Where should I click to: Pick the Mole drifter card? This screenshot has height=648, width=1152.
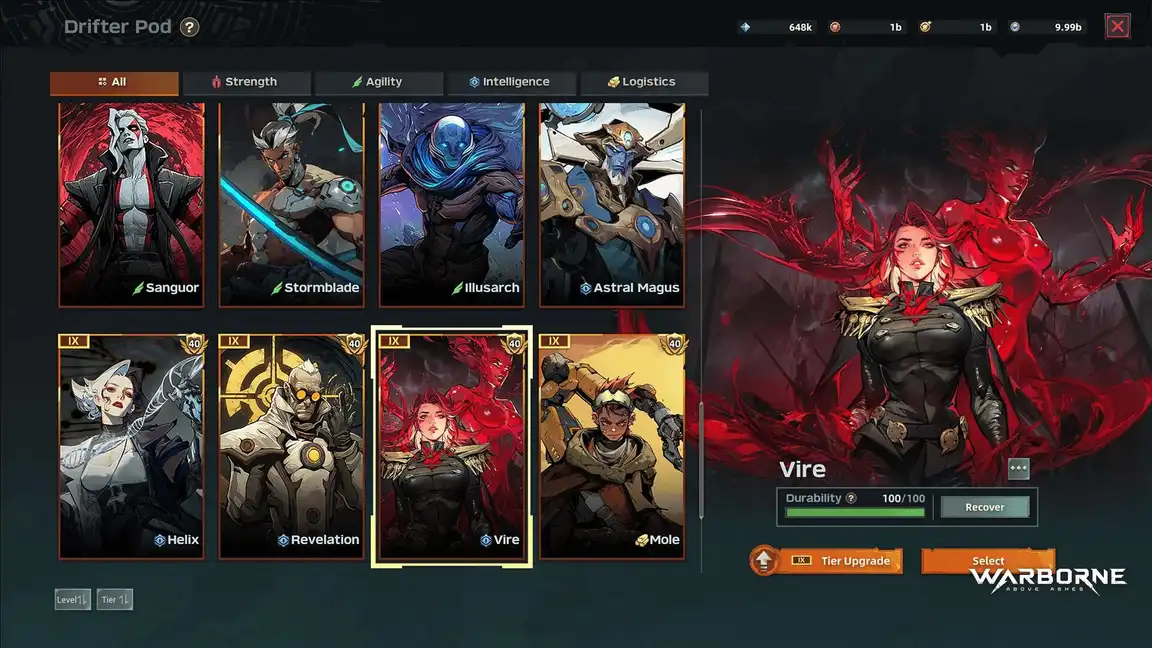[612, 446]
